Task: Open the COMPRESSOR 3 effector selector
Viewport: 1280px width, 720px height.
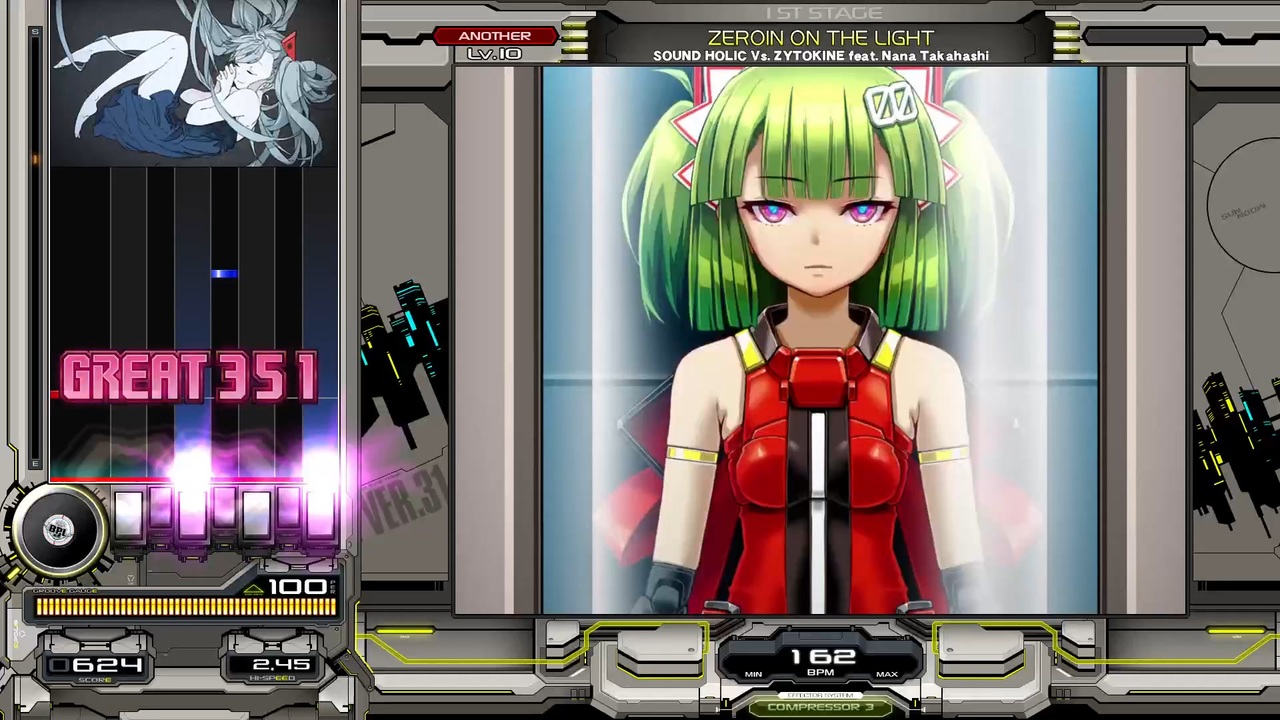Action: (820, 707)
